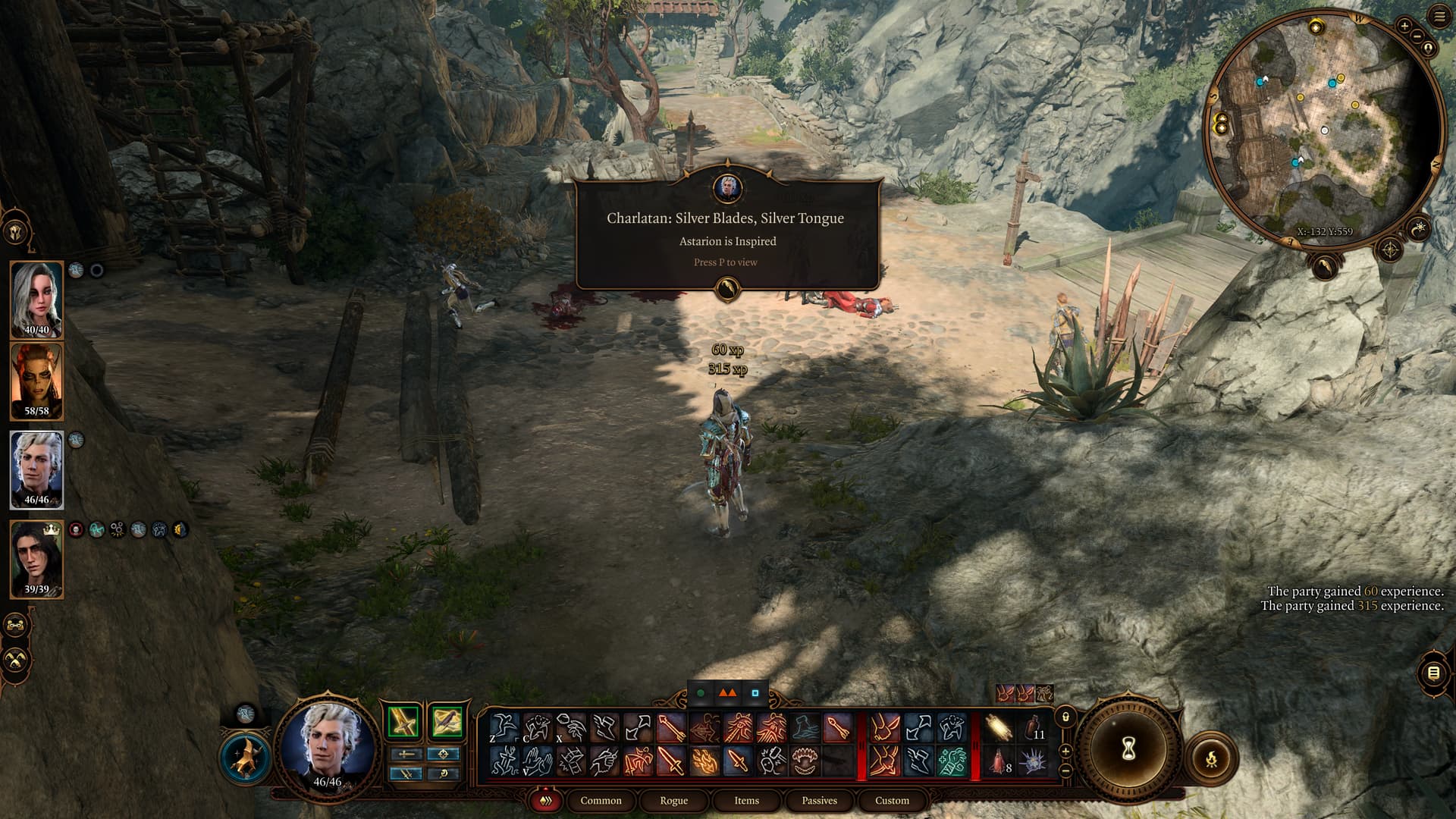Select the melee dagger weapon slot

pyautogui.click(x=403, y=721)
